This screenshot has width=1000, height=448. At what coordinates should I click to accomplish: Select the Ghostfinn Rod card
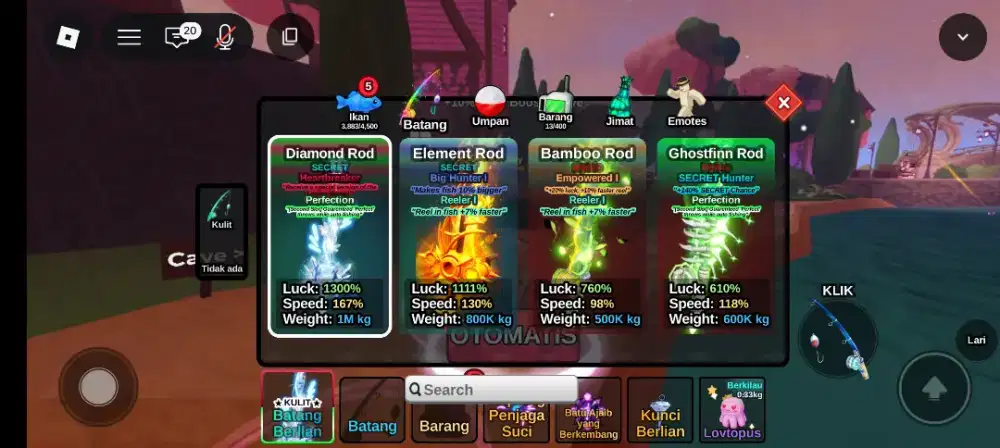point(715,236)
